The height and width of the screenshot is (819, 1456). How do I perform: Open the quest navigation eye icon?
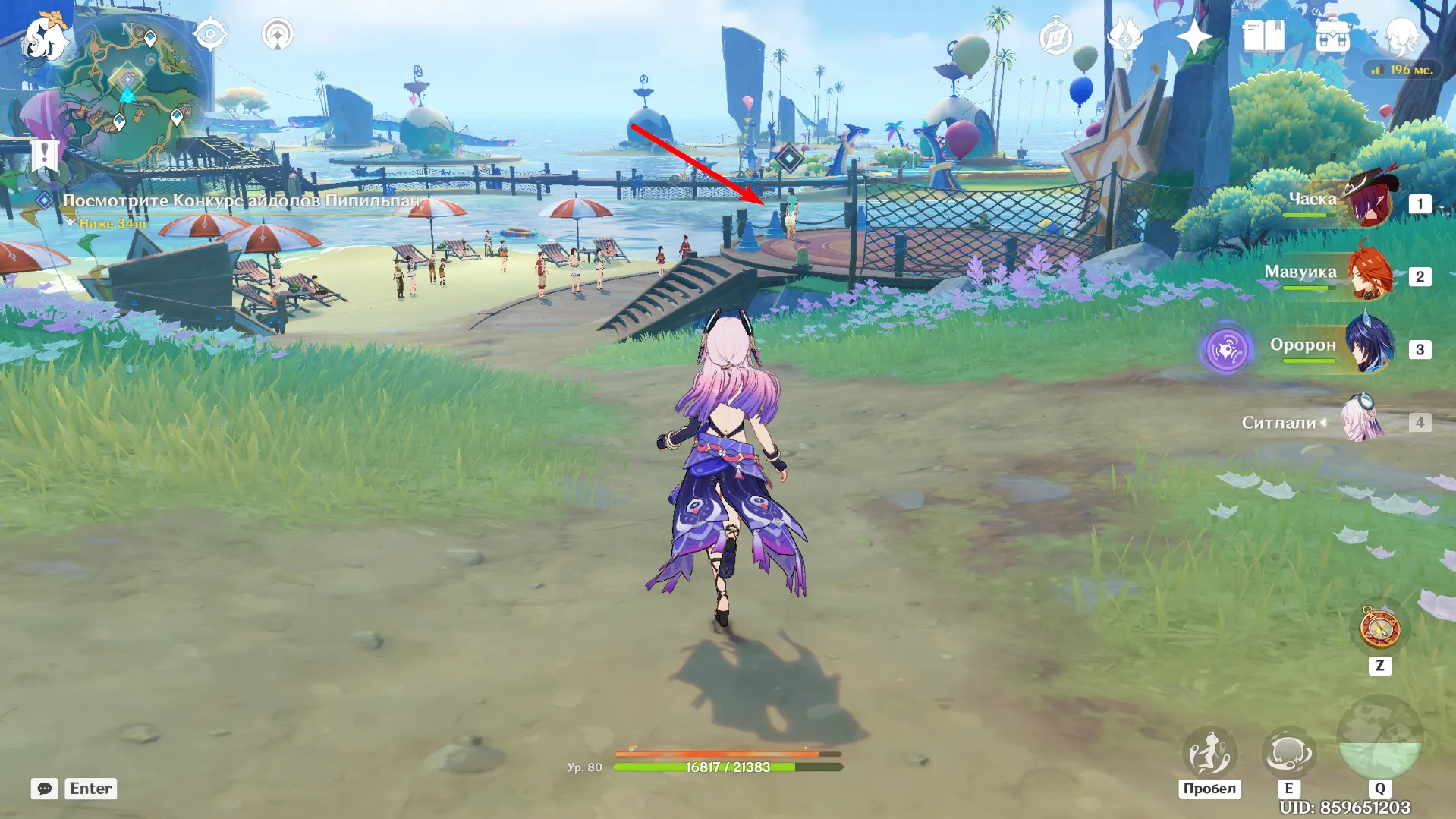(211, 33)
